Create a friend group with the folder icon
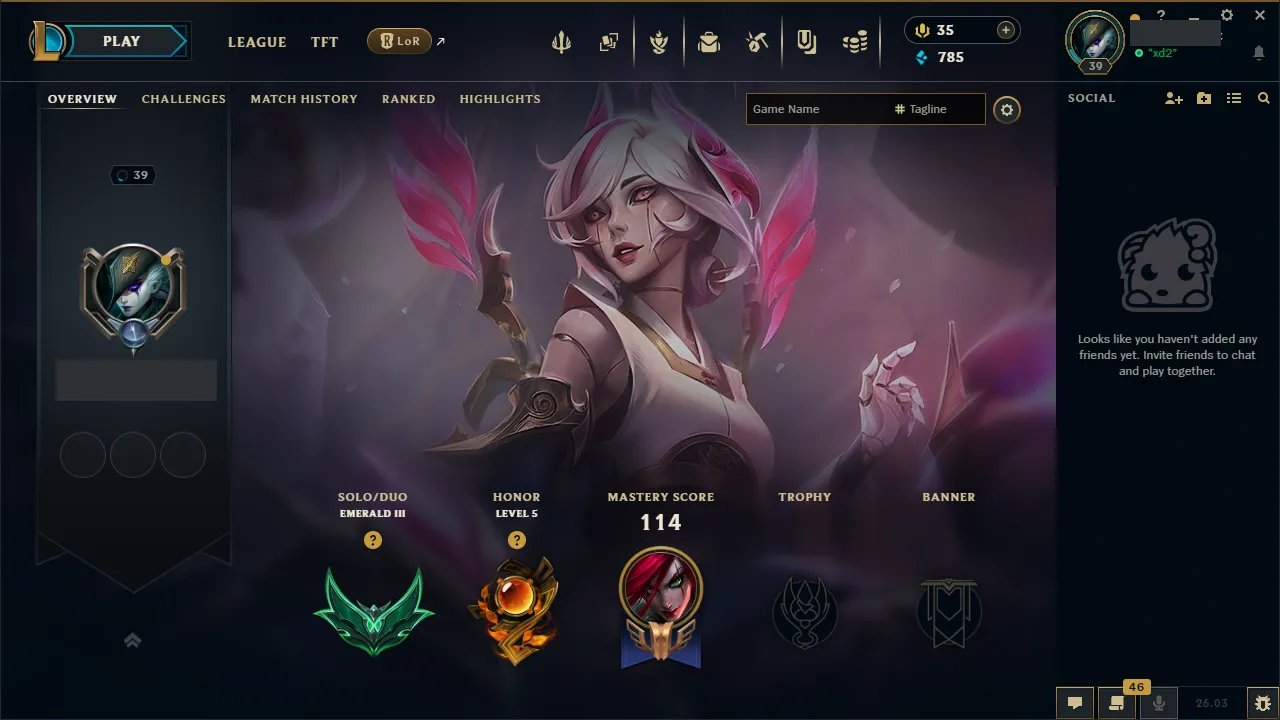This screenshot has height=720, width=1280. [1203, 98]
